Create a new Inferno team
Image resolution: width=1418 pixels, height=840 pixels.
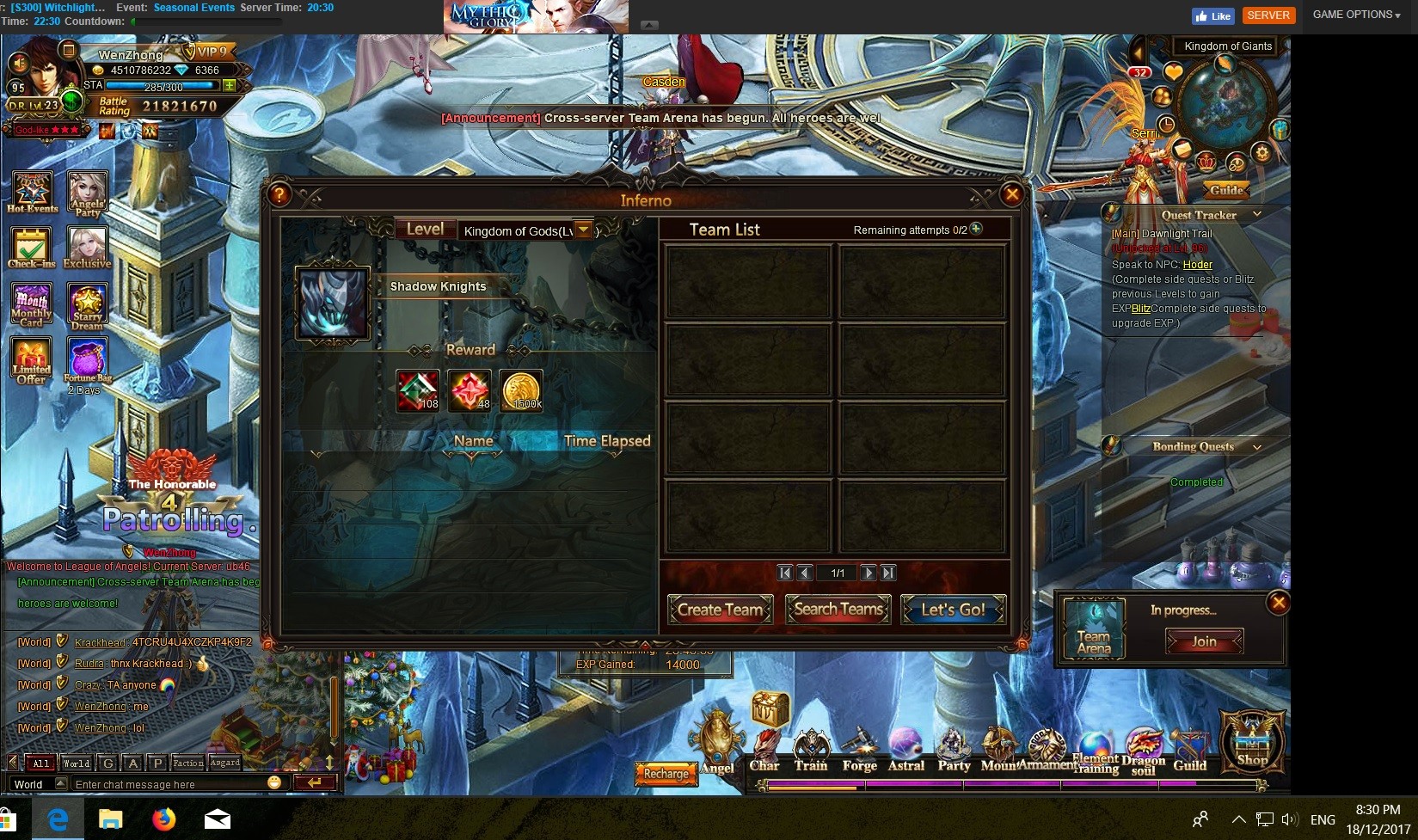tap(720, 610)
